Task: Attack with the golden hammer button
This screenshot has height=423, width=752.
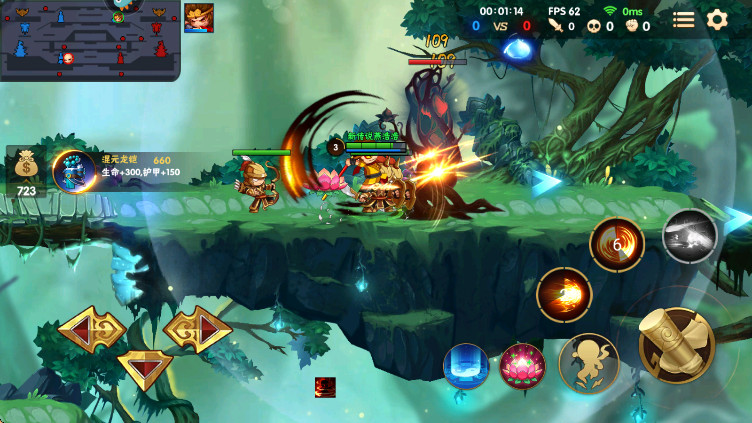Action: 676,345
